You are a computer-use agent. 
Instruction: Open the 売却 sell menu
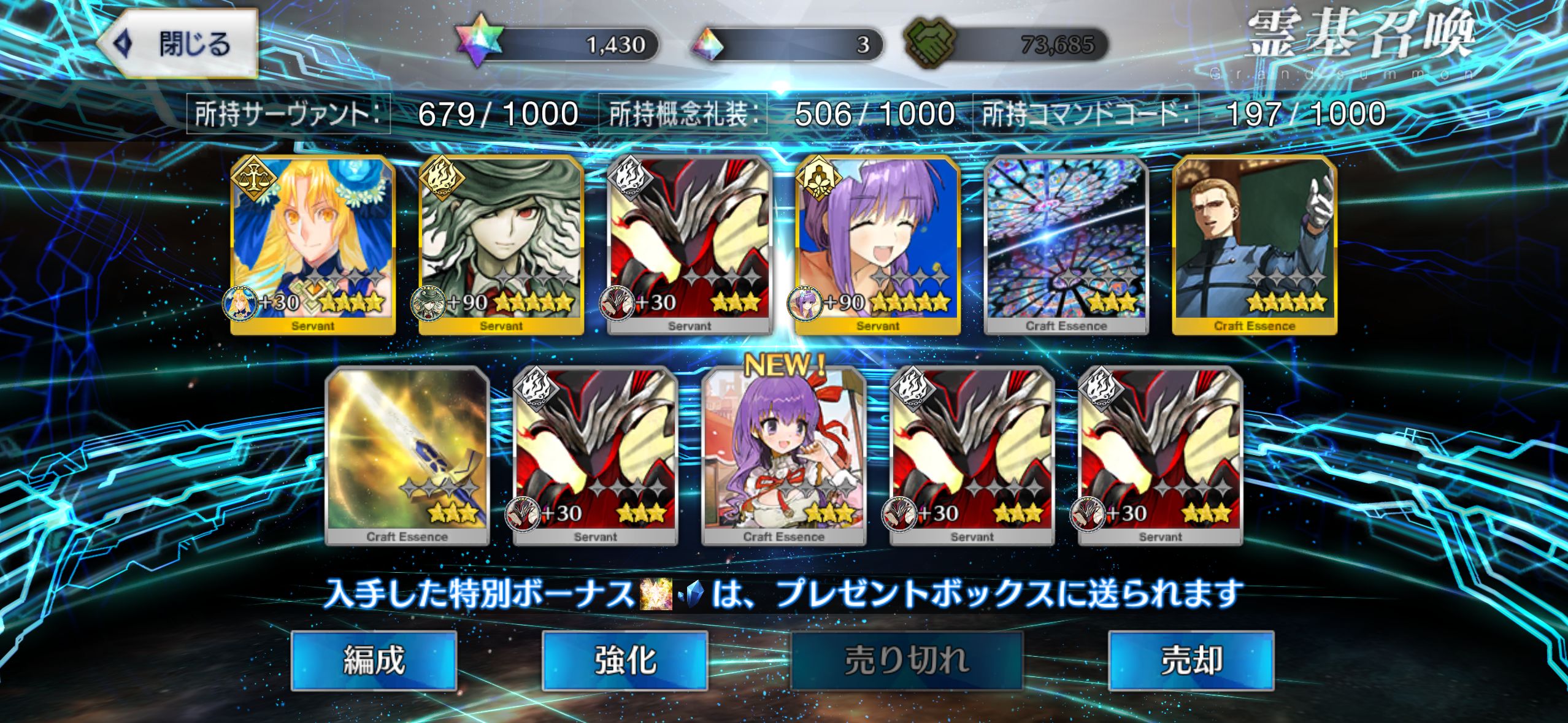click(x=1191, y=660)
